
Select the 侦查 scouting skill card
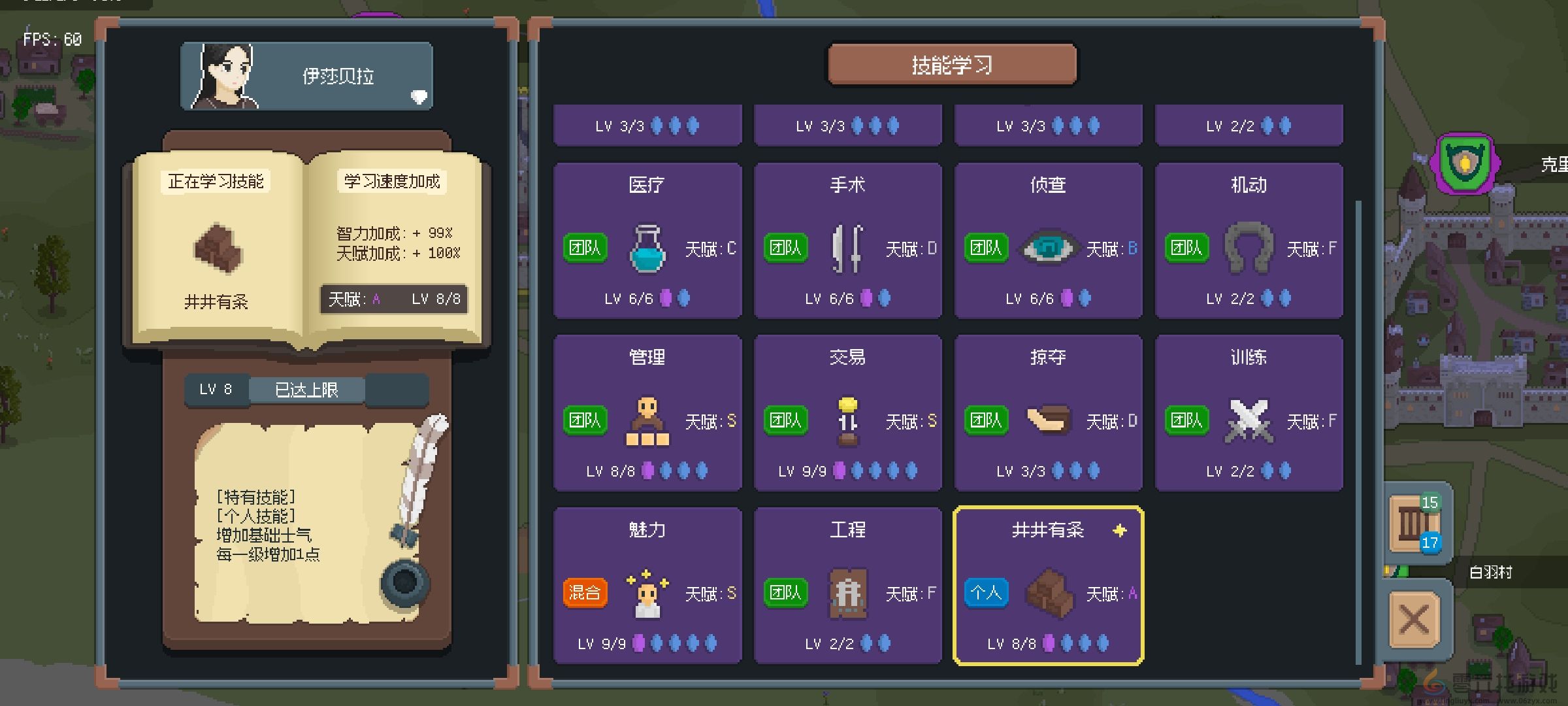coord(1048,241)
